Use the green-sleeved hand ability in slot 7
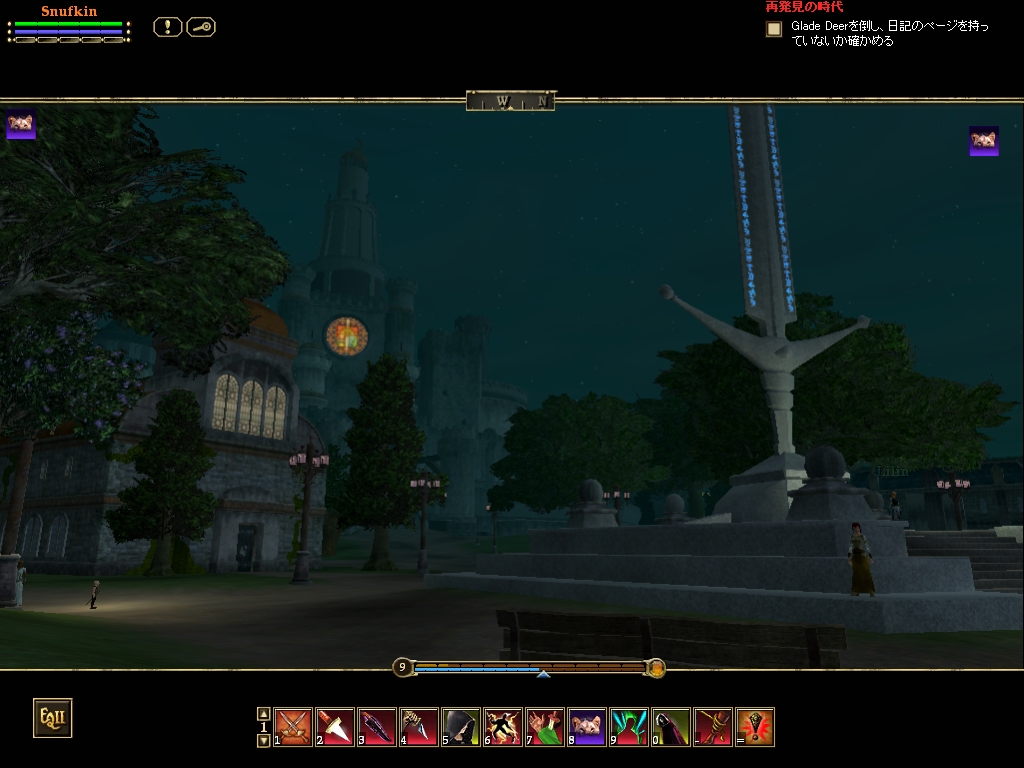 coord(546,727)
